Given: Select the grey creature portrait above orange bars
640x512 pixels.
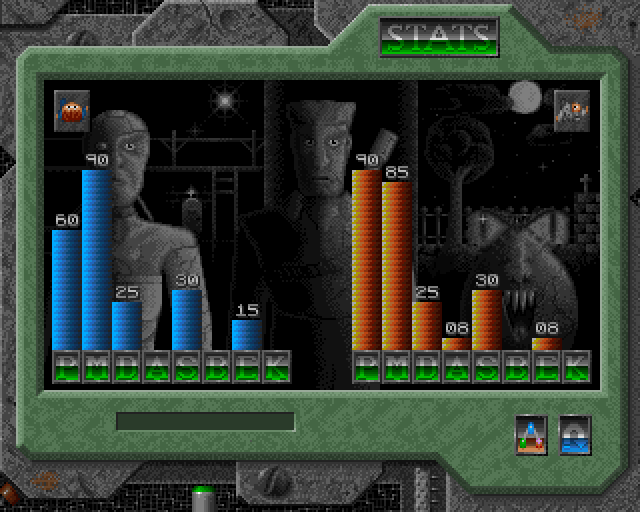Looking at the screenshot, I should [x=570, y=108].
